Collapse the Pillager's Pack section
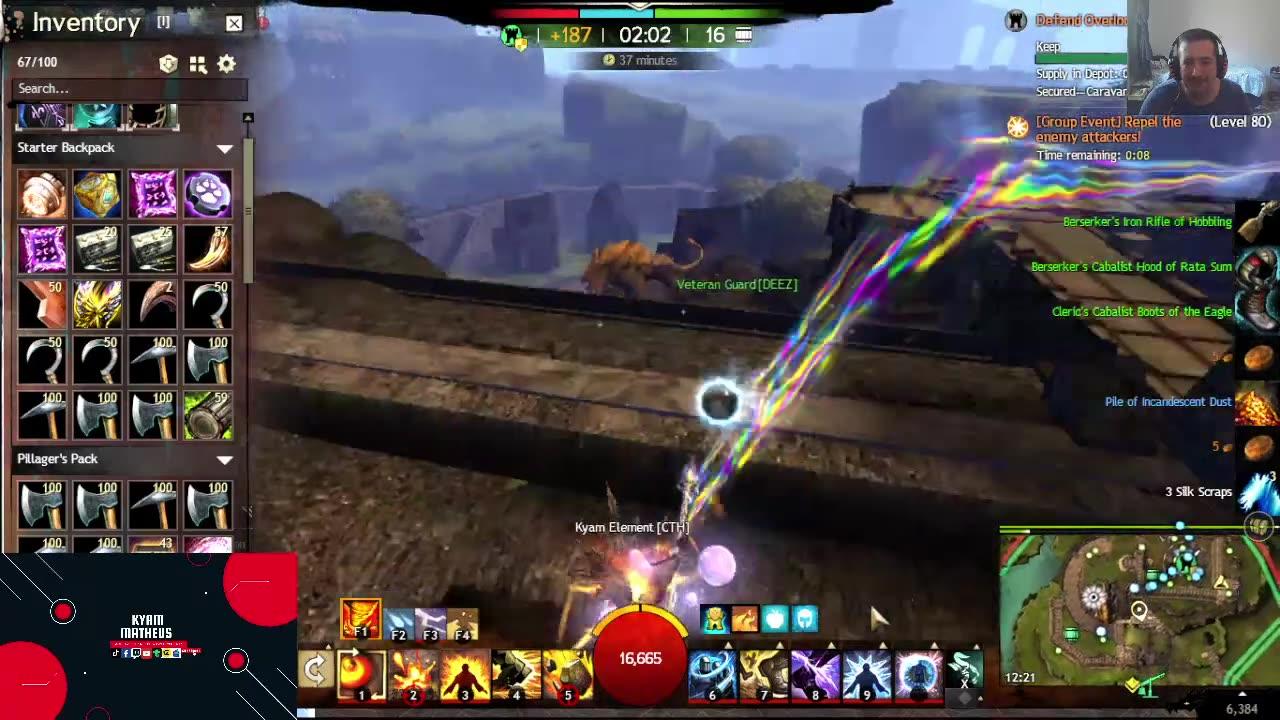Viewport: 1280px width, 720px height. 225,458
